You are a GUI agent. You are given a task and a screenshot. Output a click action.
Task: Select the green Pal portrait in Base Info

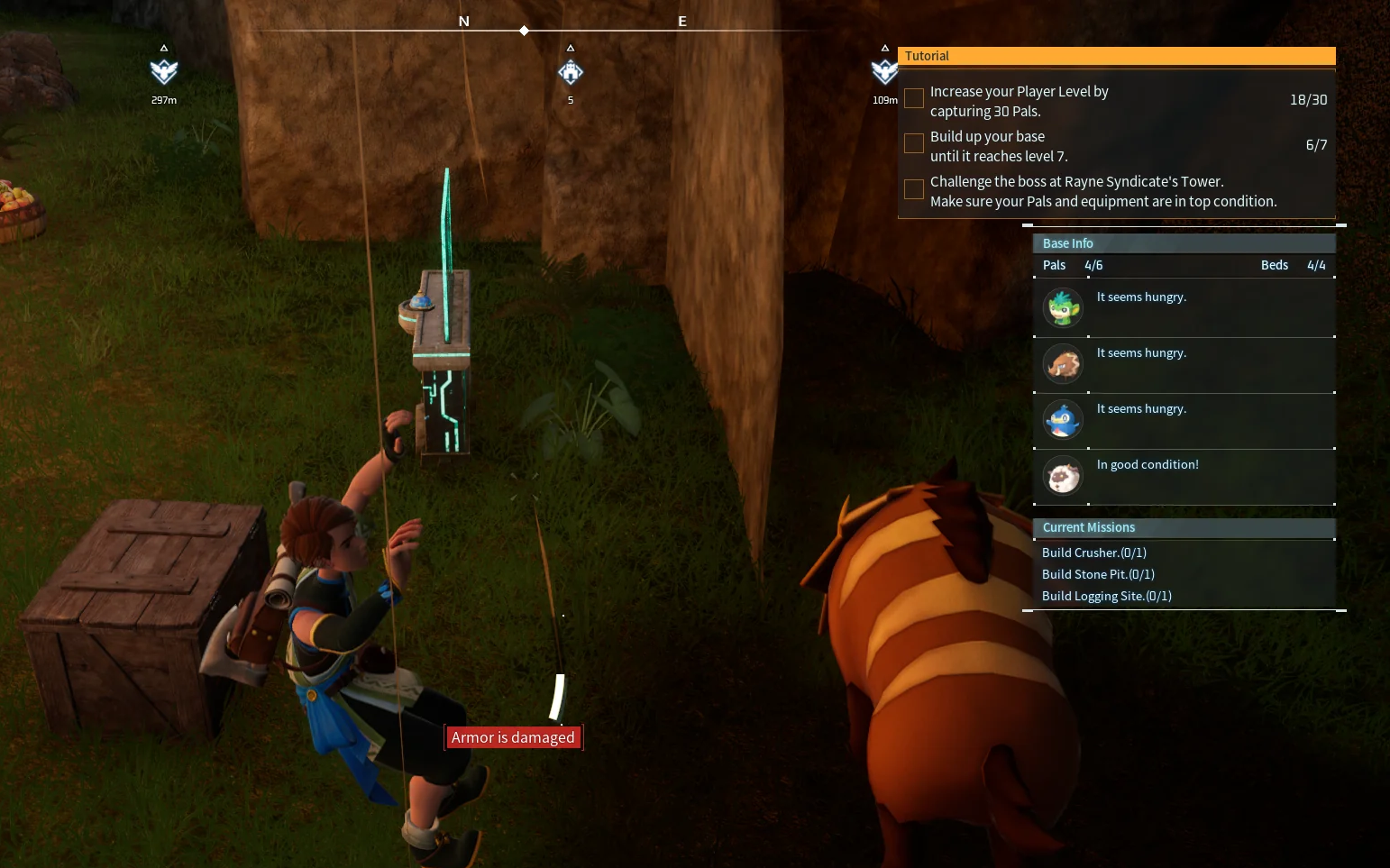pos(1063,308)
